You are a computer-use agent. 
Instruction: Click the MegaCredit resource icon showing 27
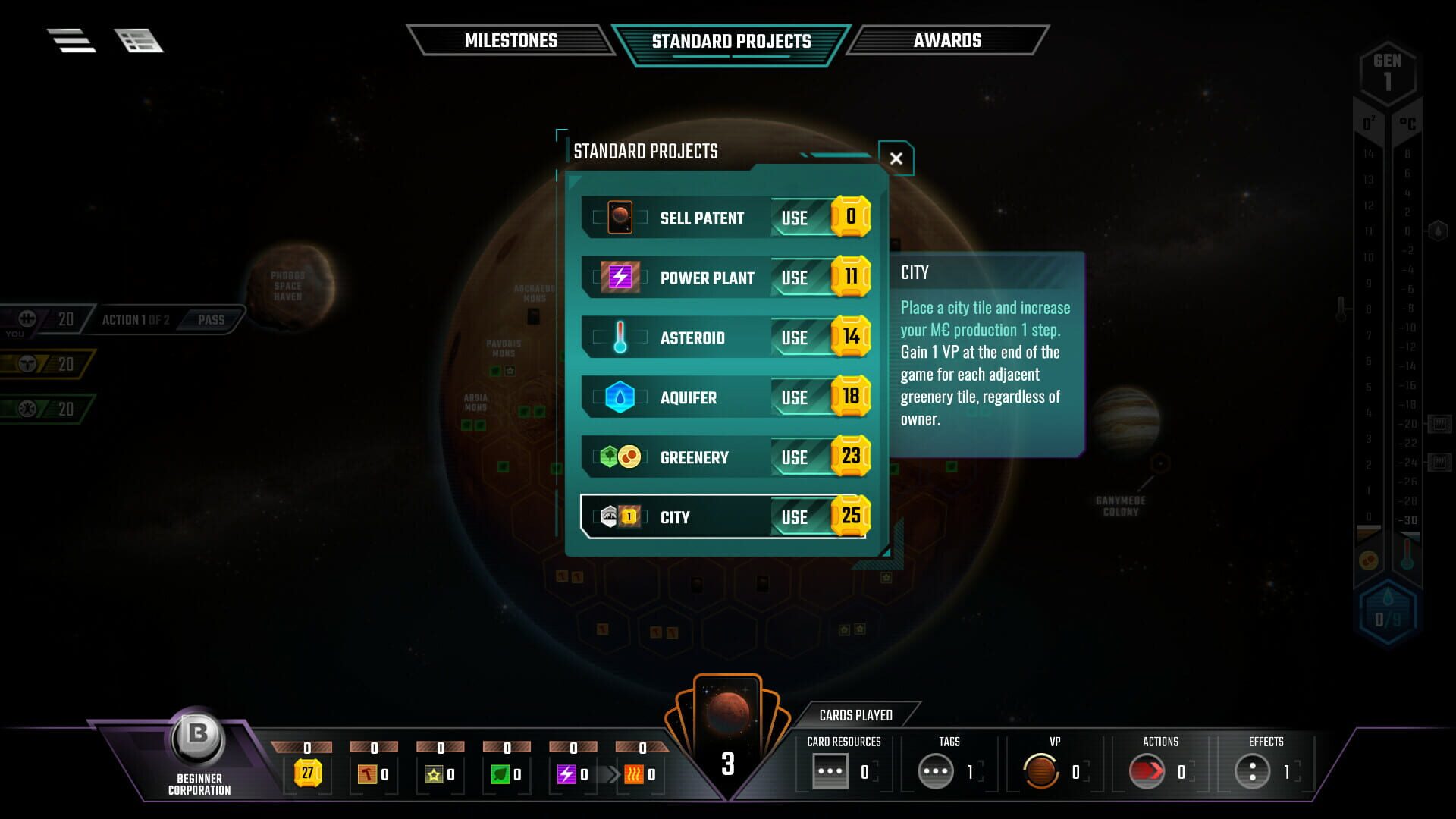(x=306, y=773)
